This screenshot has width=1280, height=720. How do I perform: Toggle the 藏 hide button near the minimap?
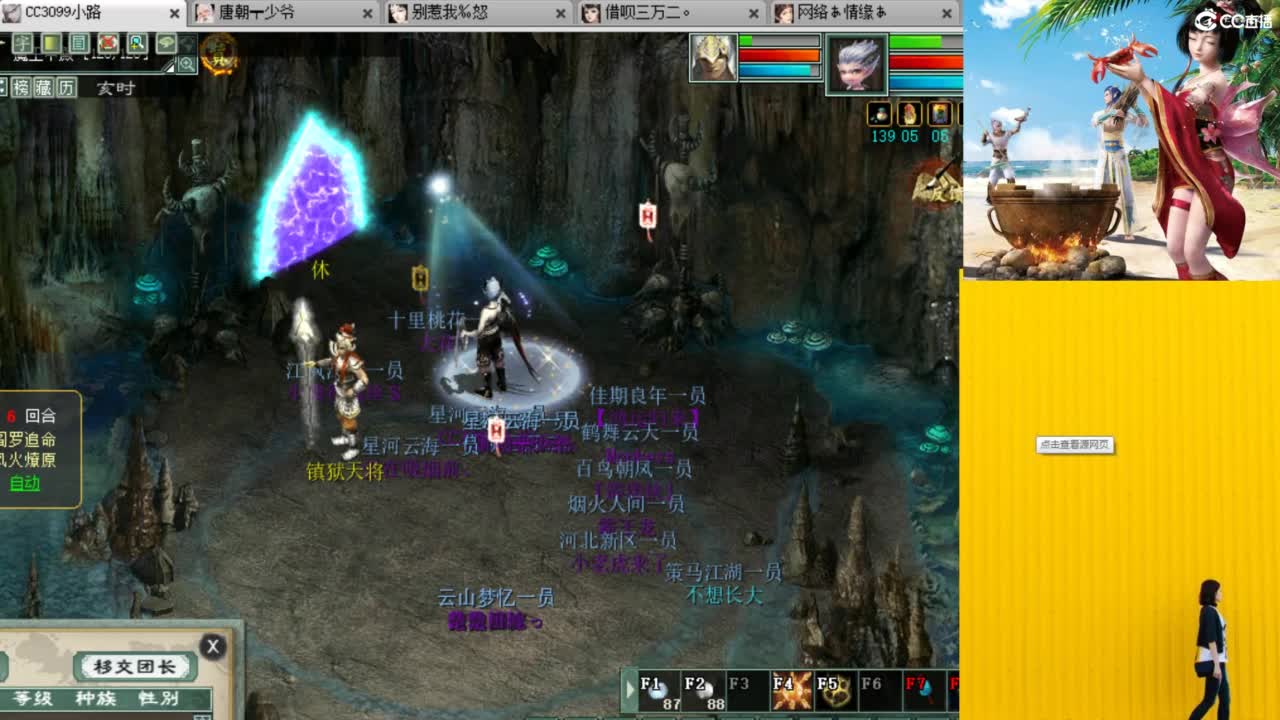tap(44, 87)
